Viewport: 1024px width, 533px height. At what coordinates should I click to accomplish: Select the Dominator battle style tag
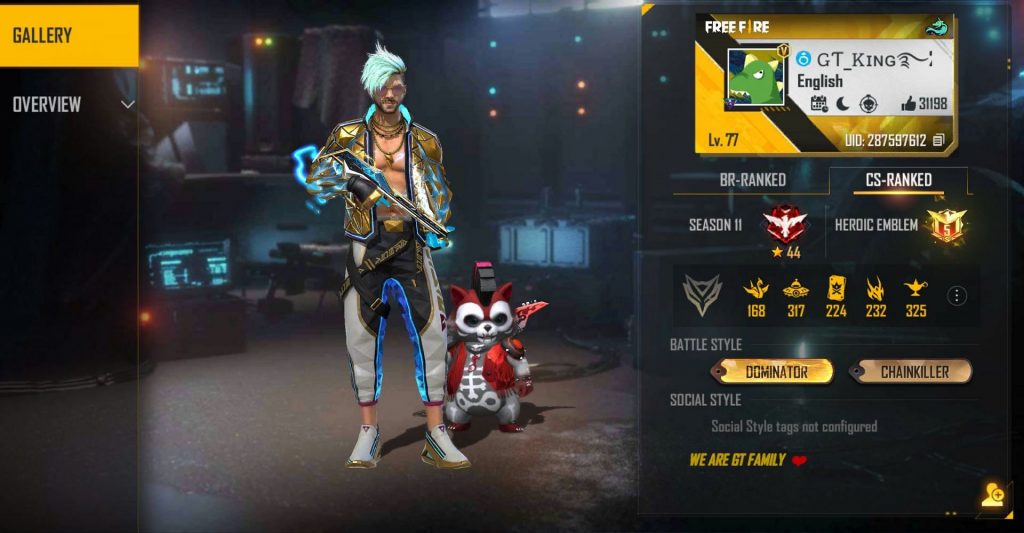pos(775,372)
